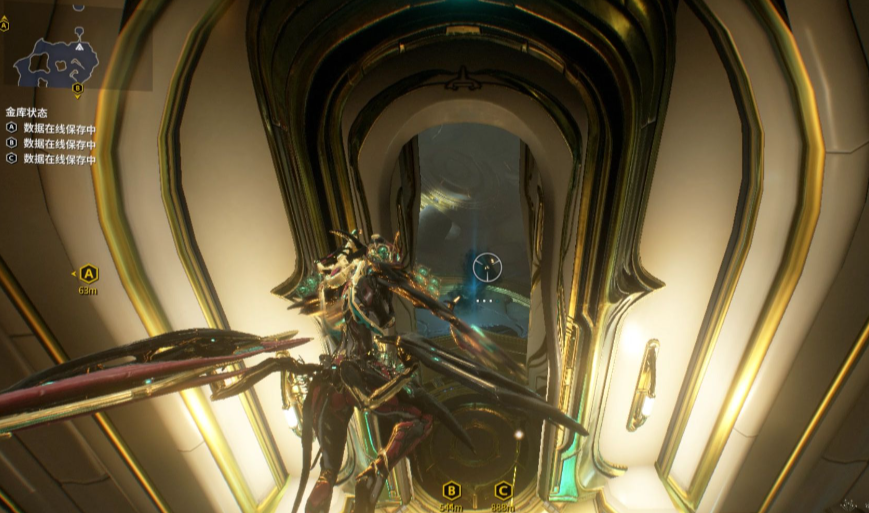Click the B marker under the minimap
The width and height of the screenshot is (869, 513).
pyautogui.click(x=77, y=87)
